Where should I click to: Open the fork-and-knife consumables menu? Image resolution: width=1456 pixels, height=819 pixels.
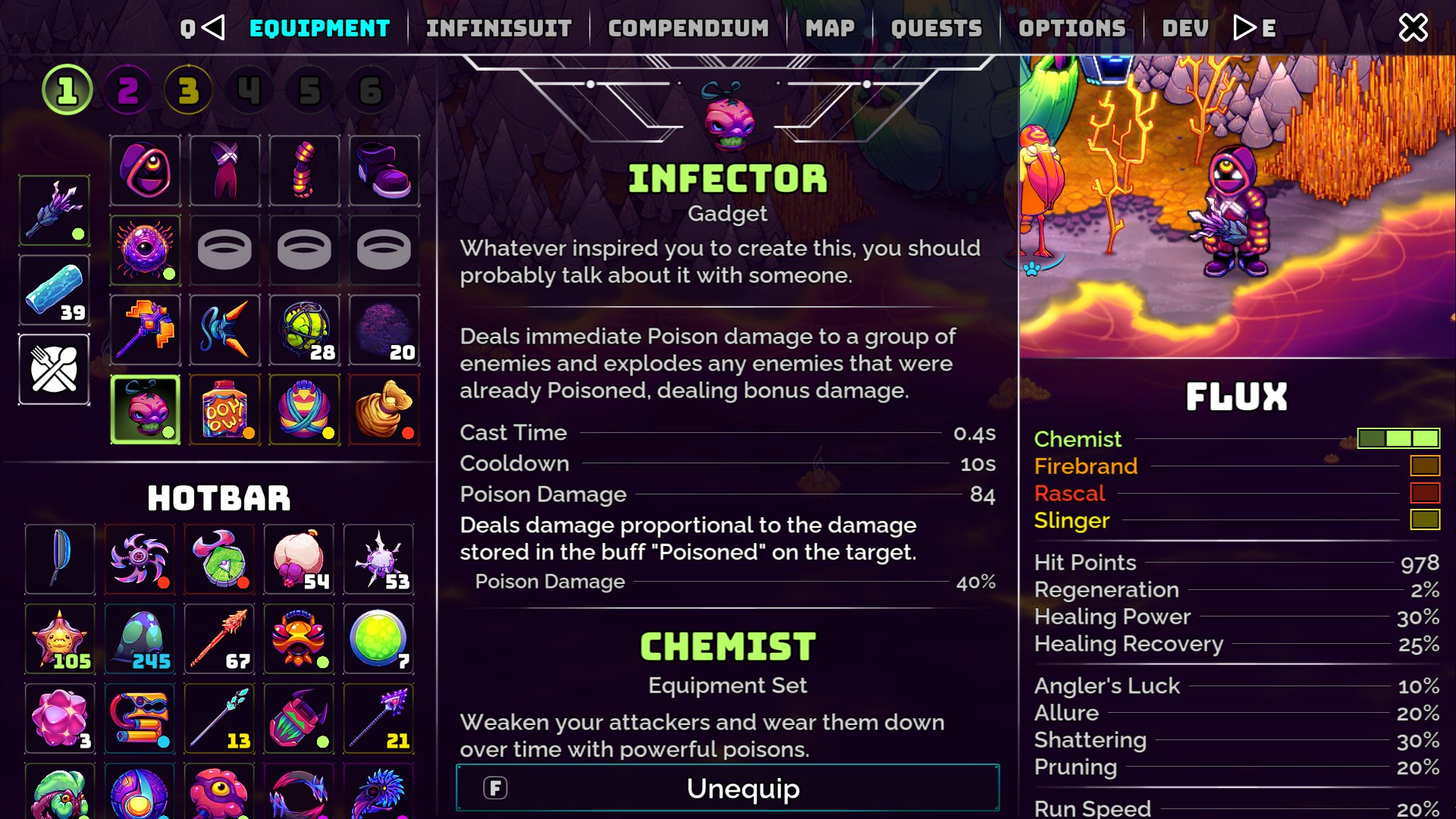point(54,371)
